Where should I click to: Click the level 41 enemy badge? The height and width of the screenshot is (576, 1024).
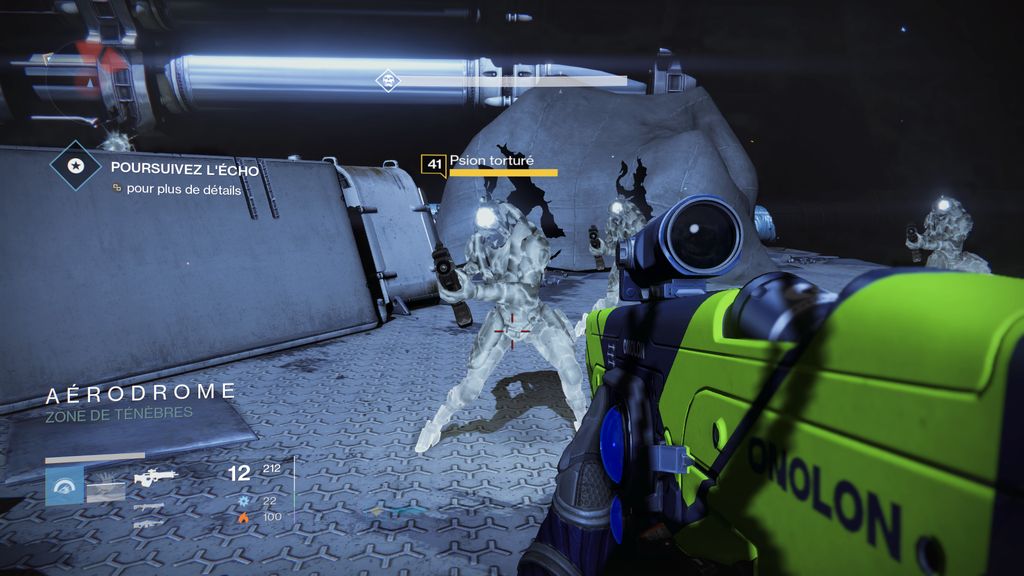(x=433, y=164)
